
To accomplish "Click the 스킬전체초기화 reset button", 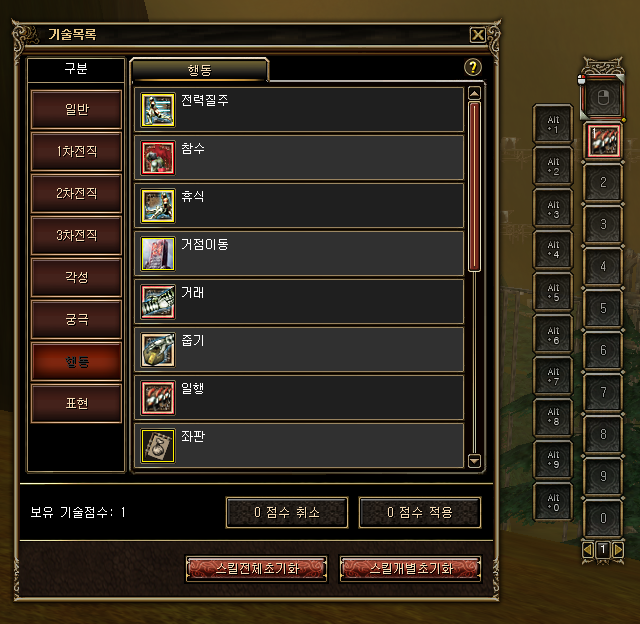I will (x=257, y=568).
